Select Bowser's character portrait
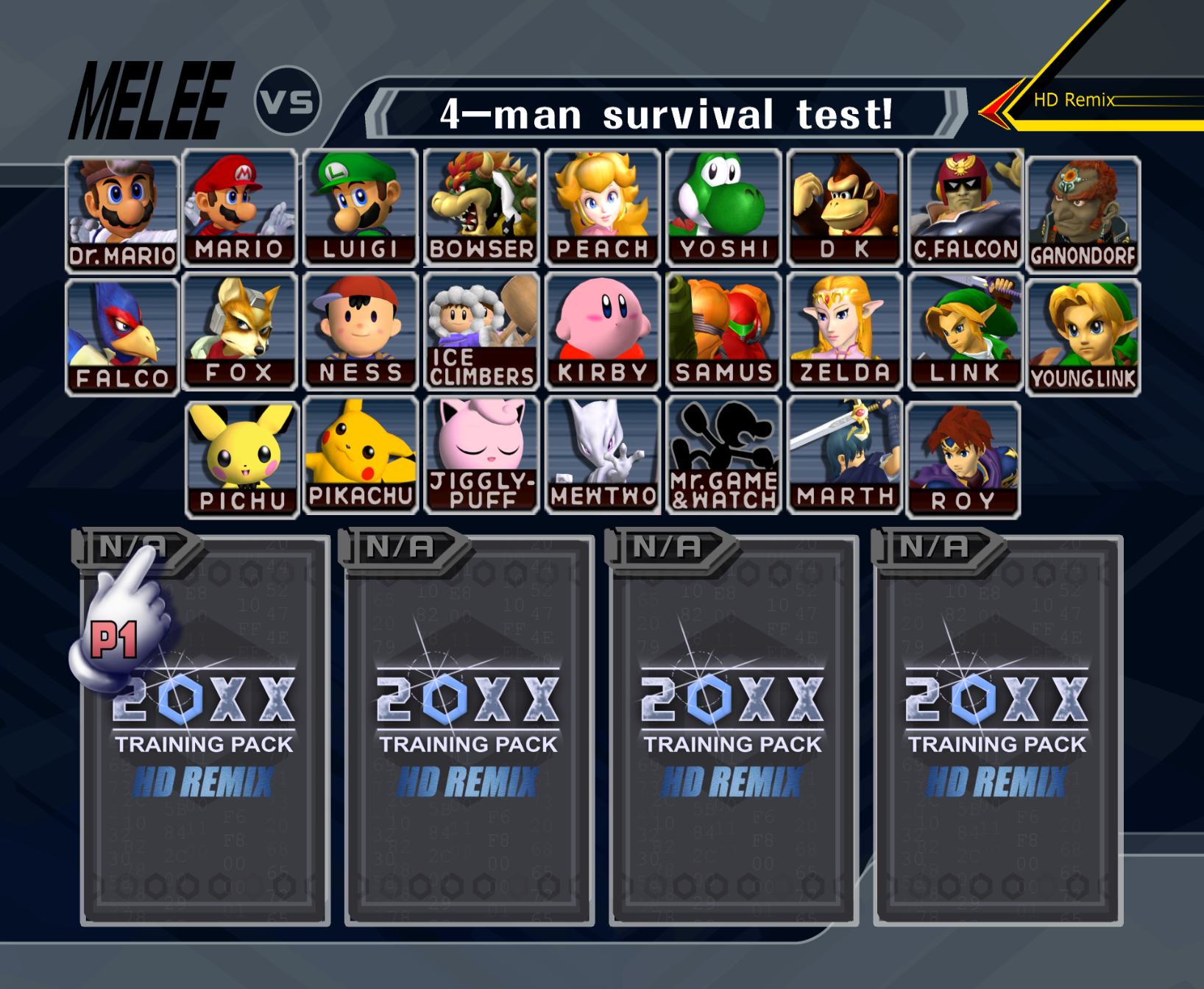Image resolution: width=1204 pixels, height=989 pixels. tap(482, 206)
